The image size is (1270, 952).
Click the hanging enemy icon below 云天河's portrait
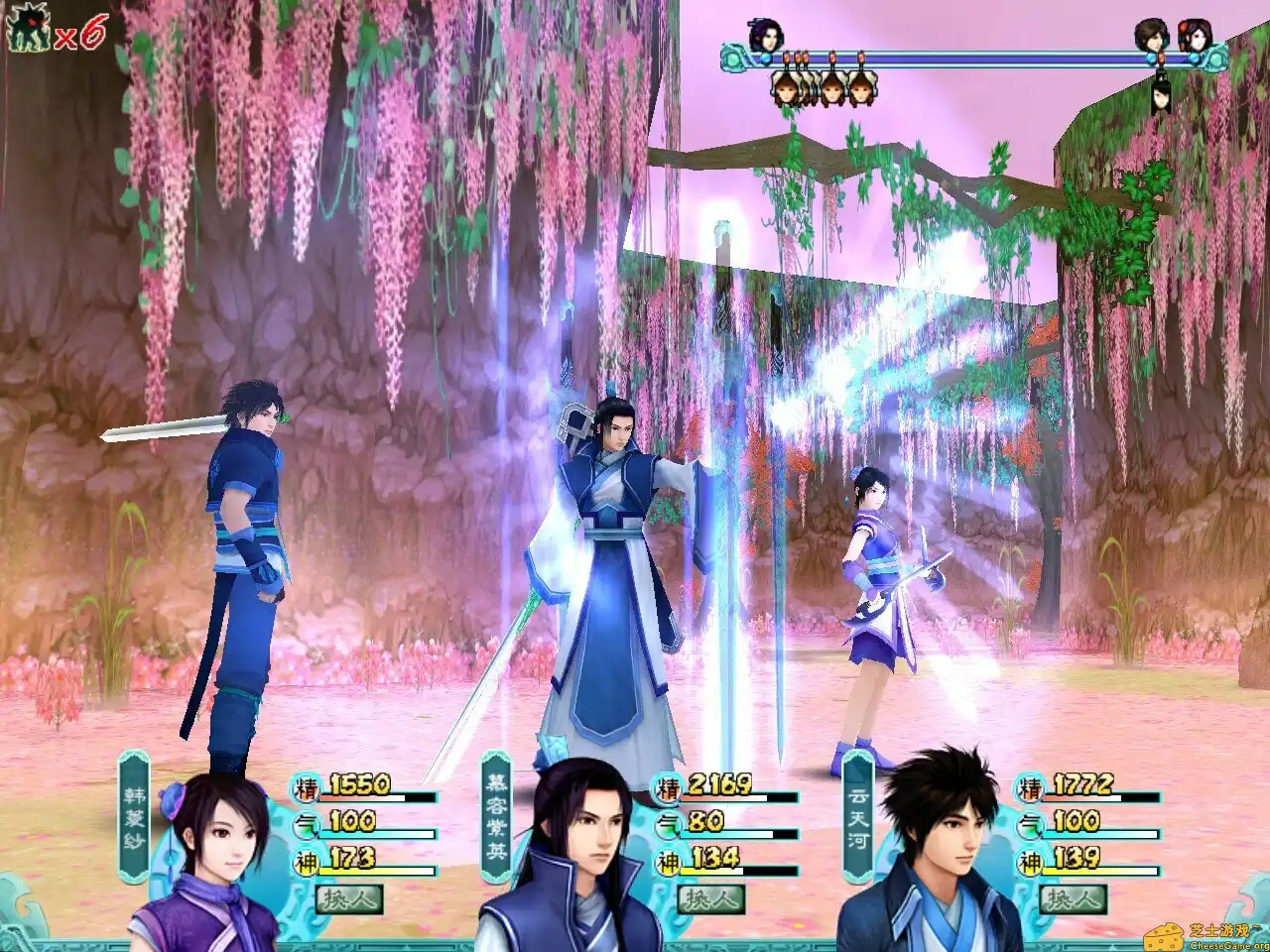(1163, 98)
